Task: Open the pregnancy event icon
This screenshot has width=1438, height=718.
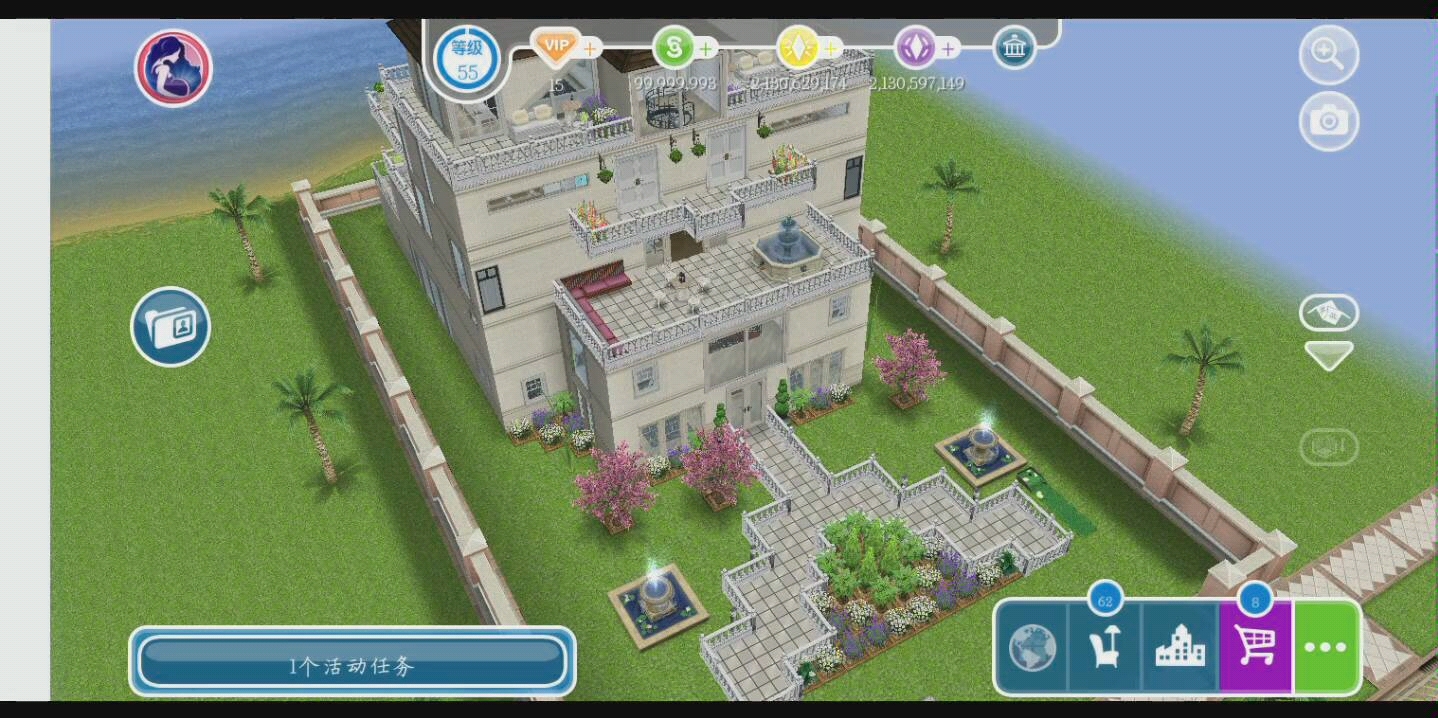Action: (x=173, y=68)
